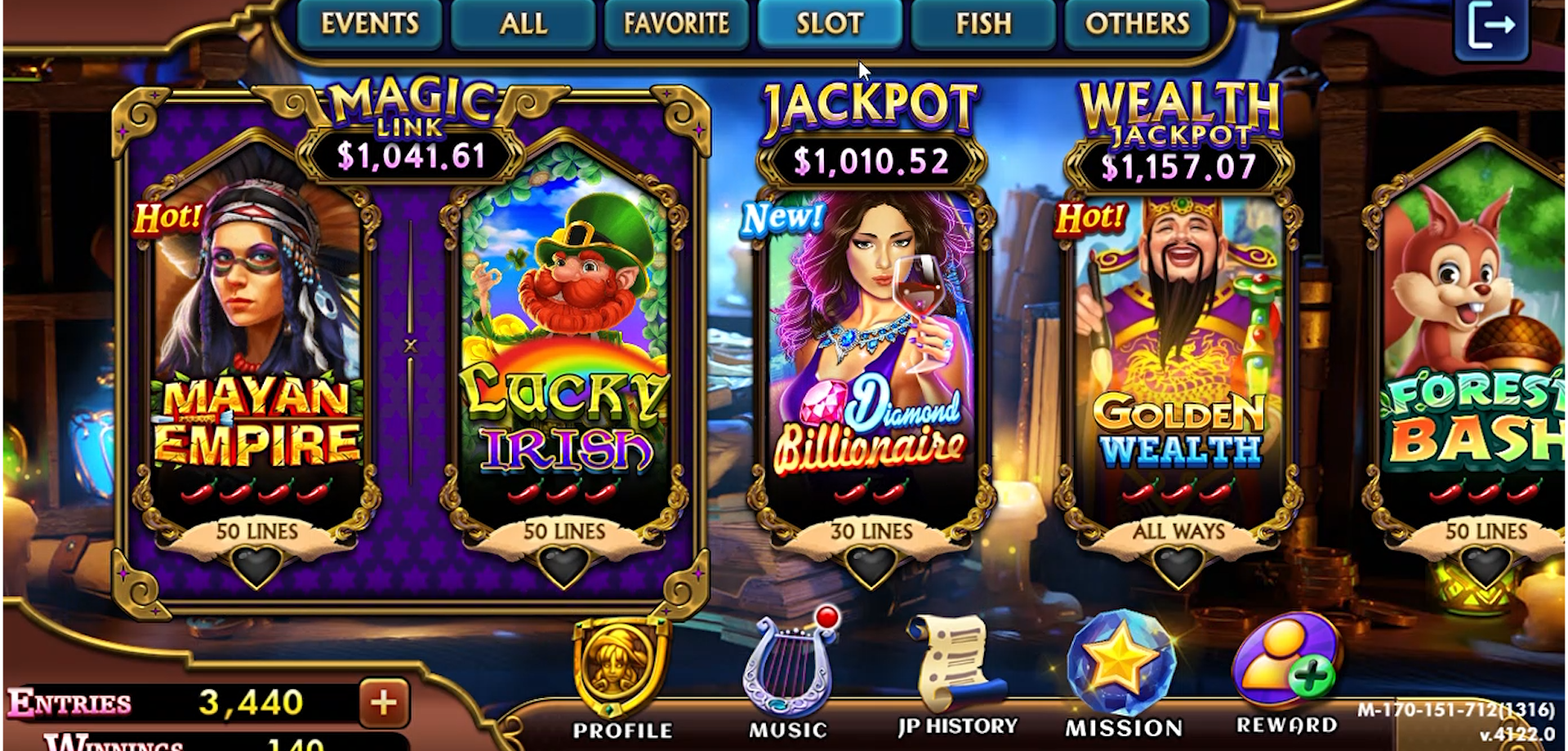Toggle the heart under Lucky Irish
Viewport: 1568px width, 751px height.
pyautogui.click(x=563, y=565)
